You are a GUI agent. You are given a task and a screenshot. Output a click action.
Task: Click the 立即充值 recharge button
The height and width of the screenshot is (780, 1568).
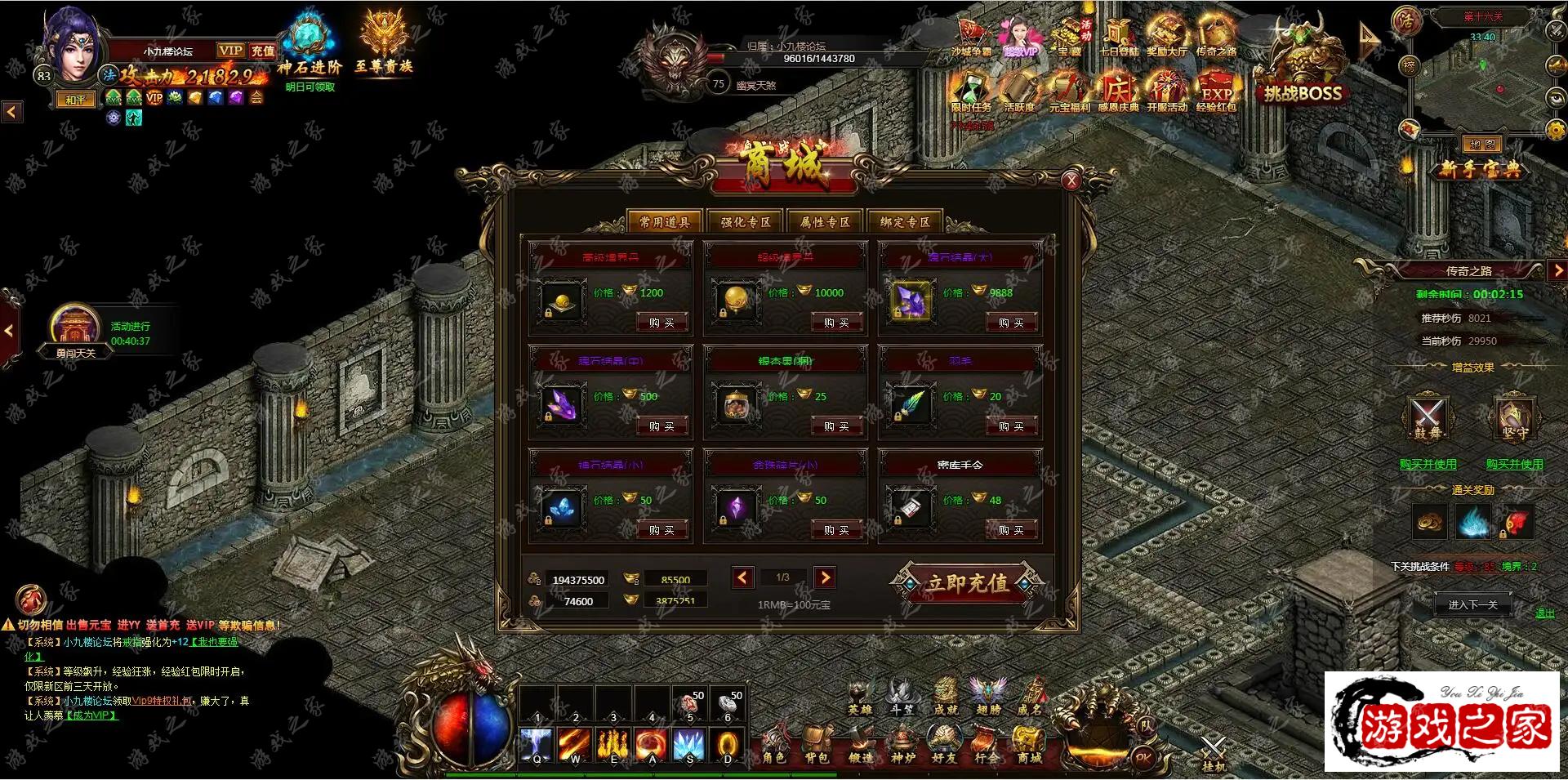pyautogui.click(x=966, y=583)
